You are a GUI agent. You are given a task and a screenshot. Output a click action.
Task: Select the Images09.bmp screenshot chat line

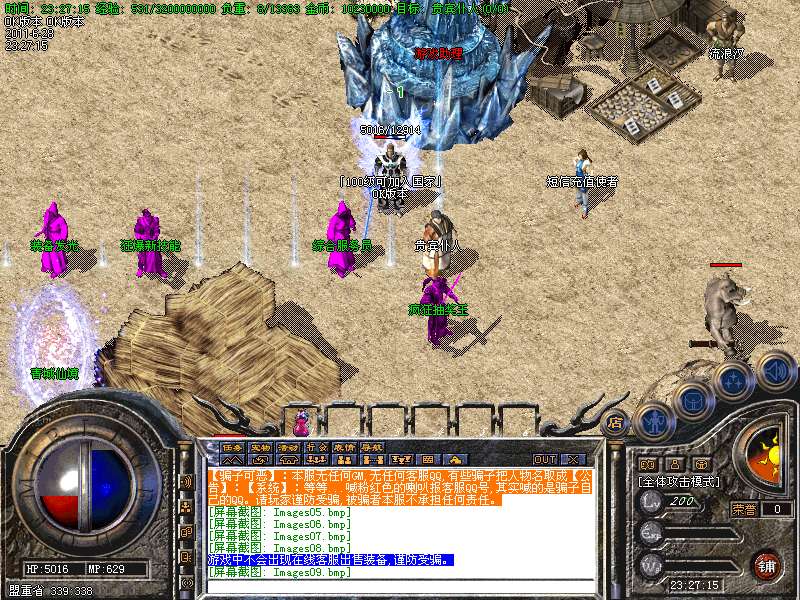point(280,572)
